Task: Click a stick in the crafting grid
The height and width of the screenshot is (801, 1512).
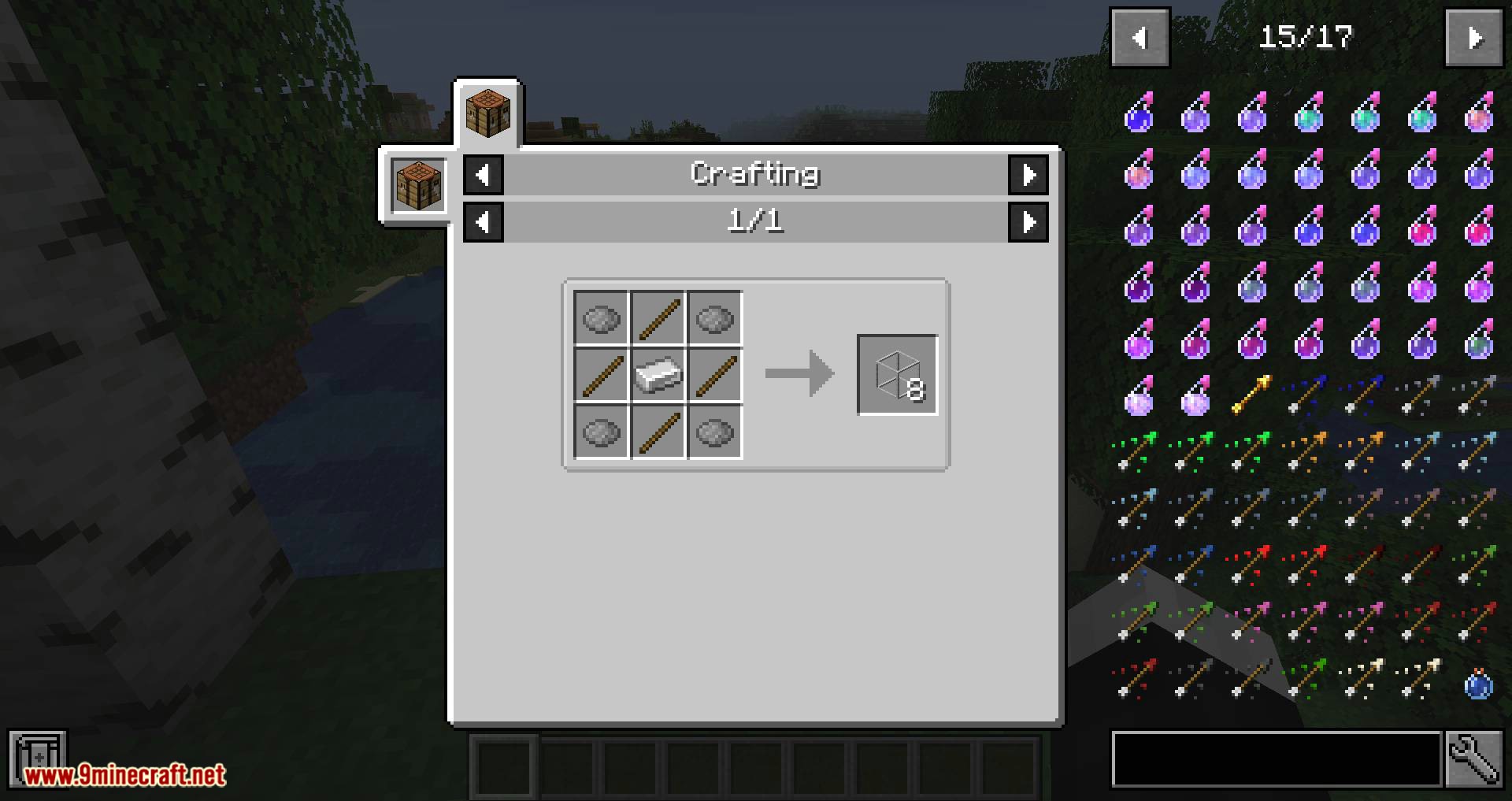Action: pyautogui.click(x=658, y=319)
